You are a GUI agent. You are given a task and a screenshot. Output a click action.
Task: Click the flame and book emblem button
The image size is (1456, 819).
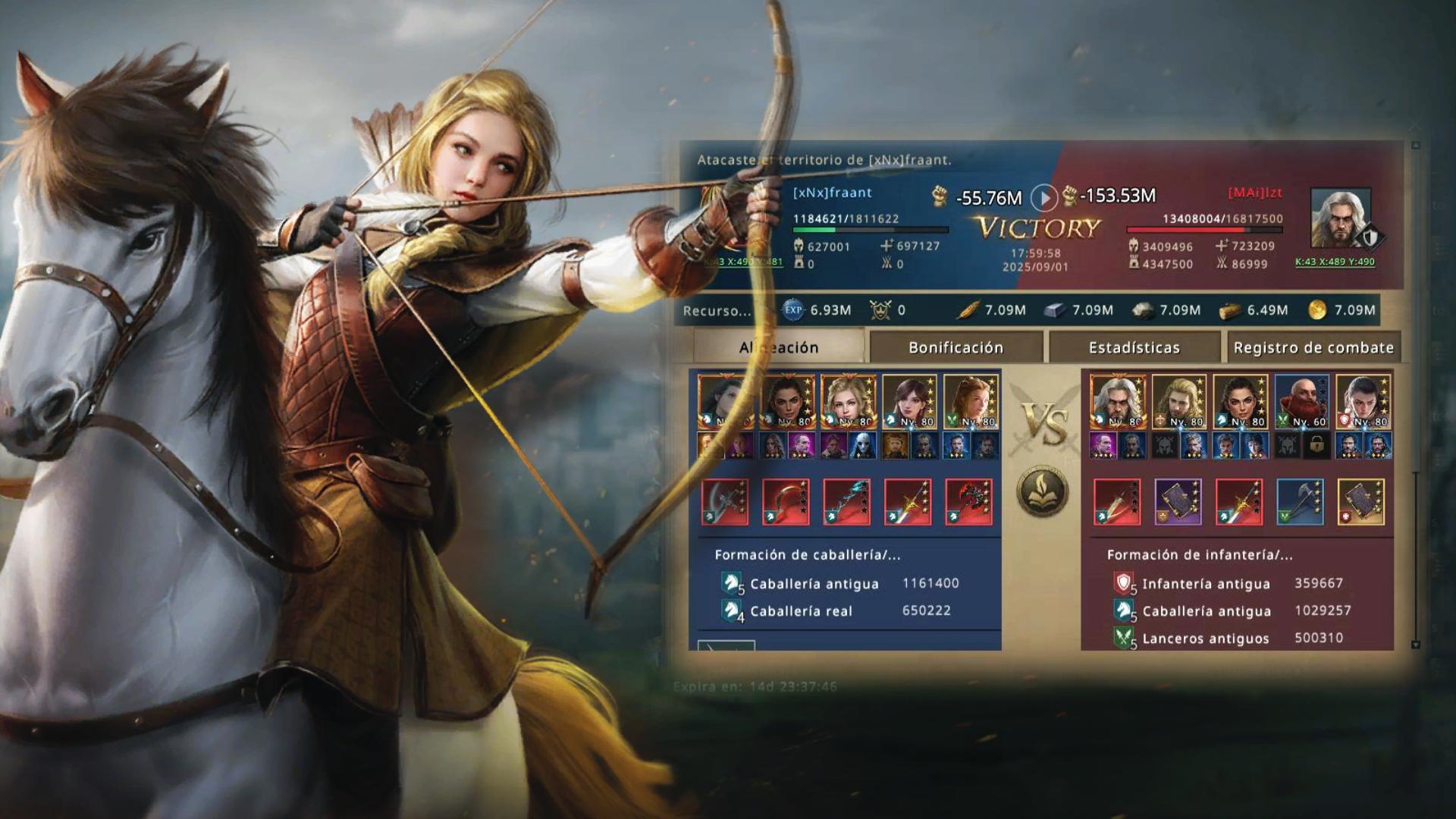(x=1042, y=491)
